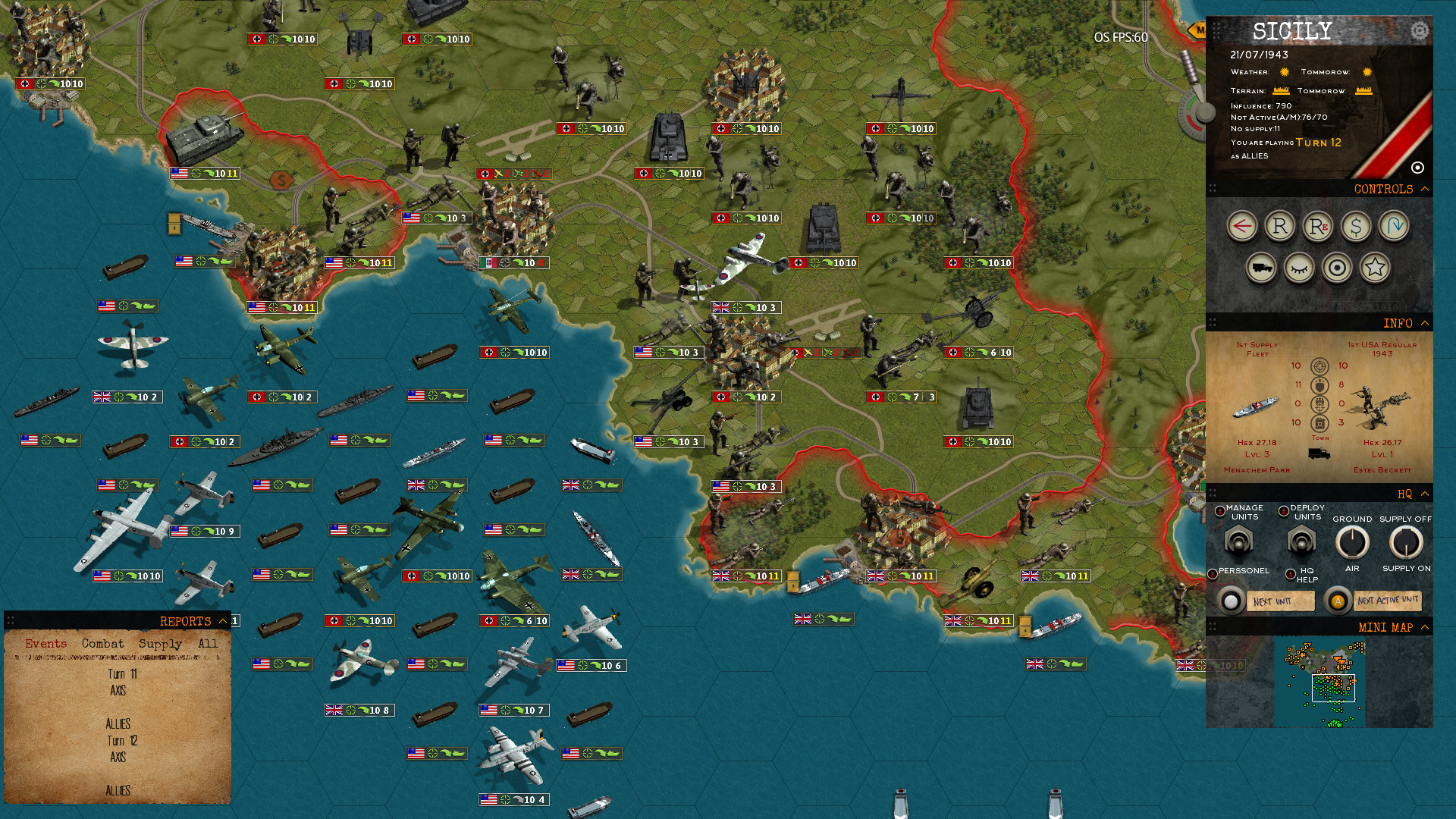The width and height of the screenshot is (1456, 819).
Task: Select the dollar sign control button
Action: tap(1357, 226)
